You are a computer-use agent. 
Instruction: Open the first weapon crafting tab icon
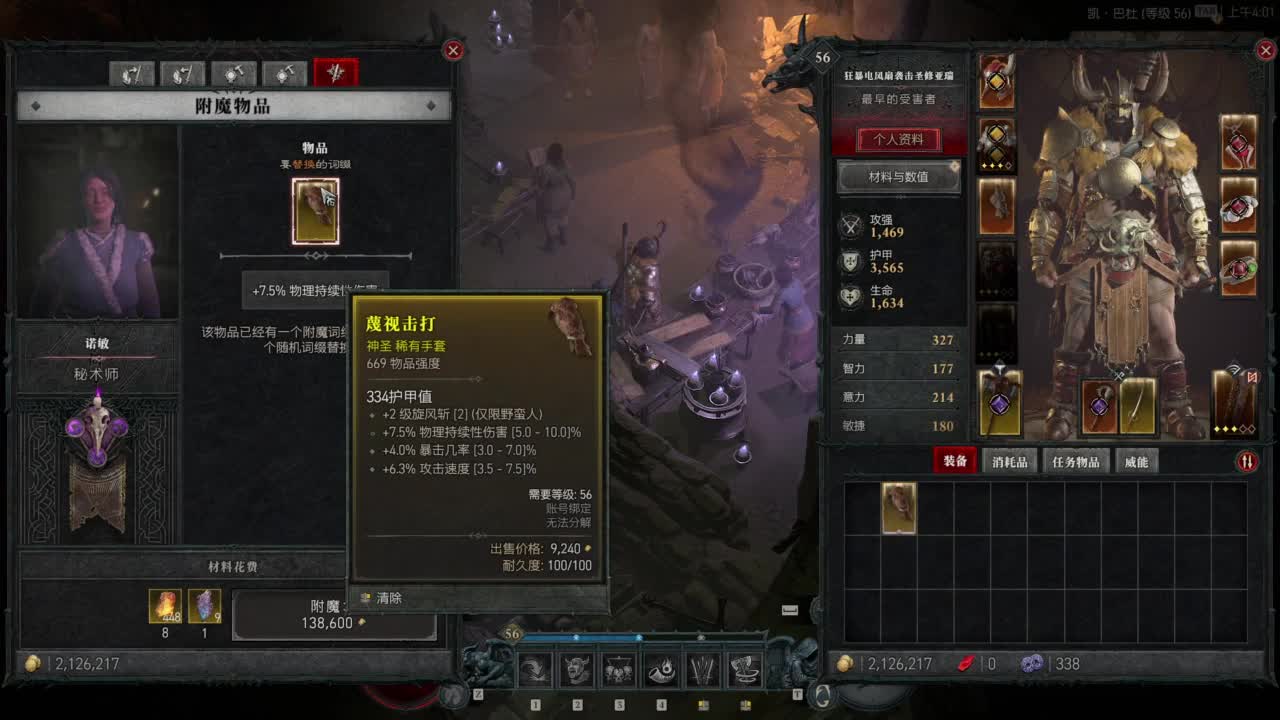point(133,74)
